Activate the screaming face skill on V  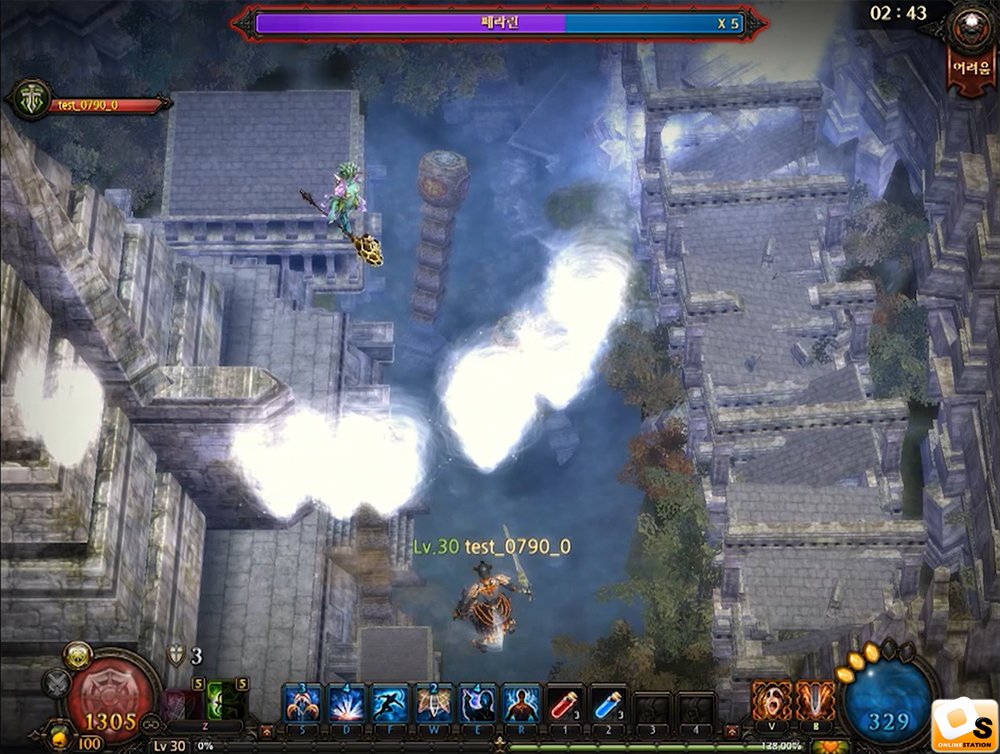771,701
